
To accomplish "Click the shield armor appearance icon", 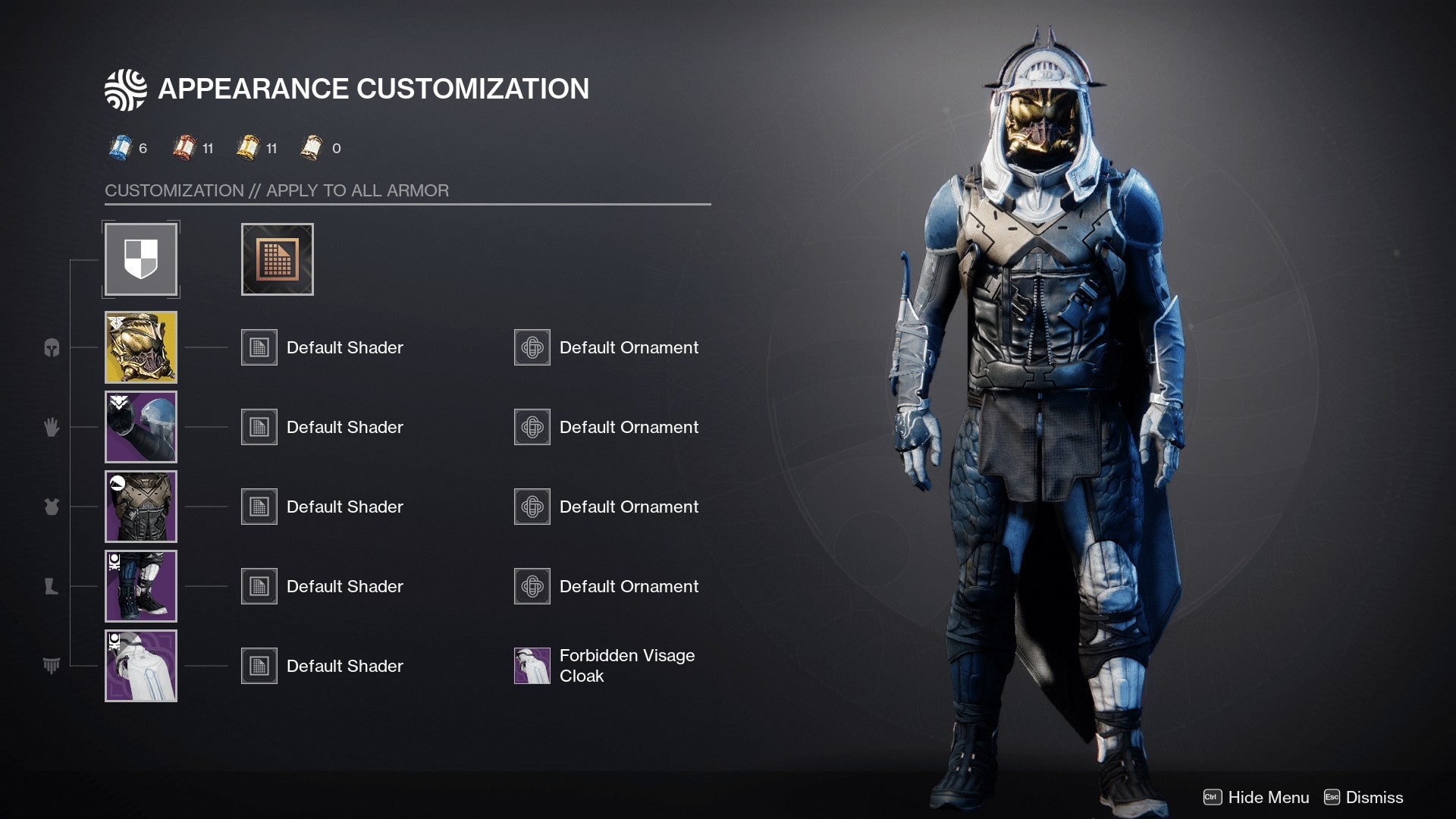I will click(141, 259).
